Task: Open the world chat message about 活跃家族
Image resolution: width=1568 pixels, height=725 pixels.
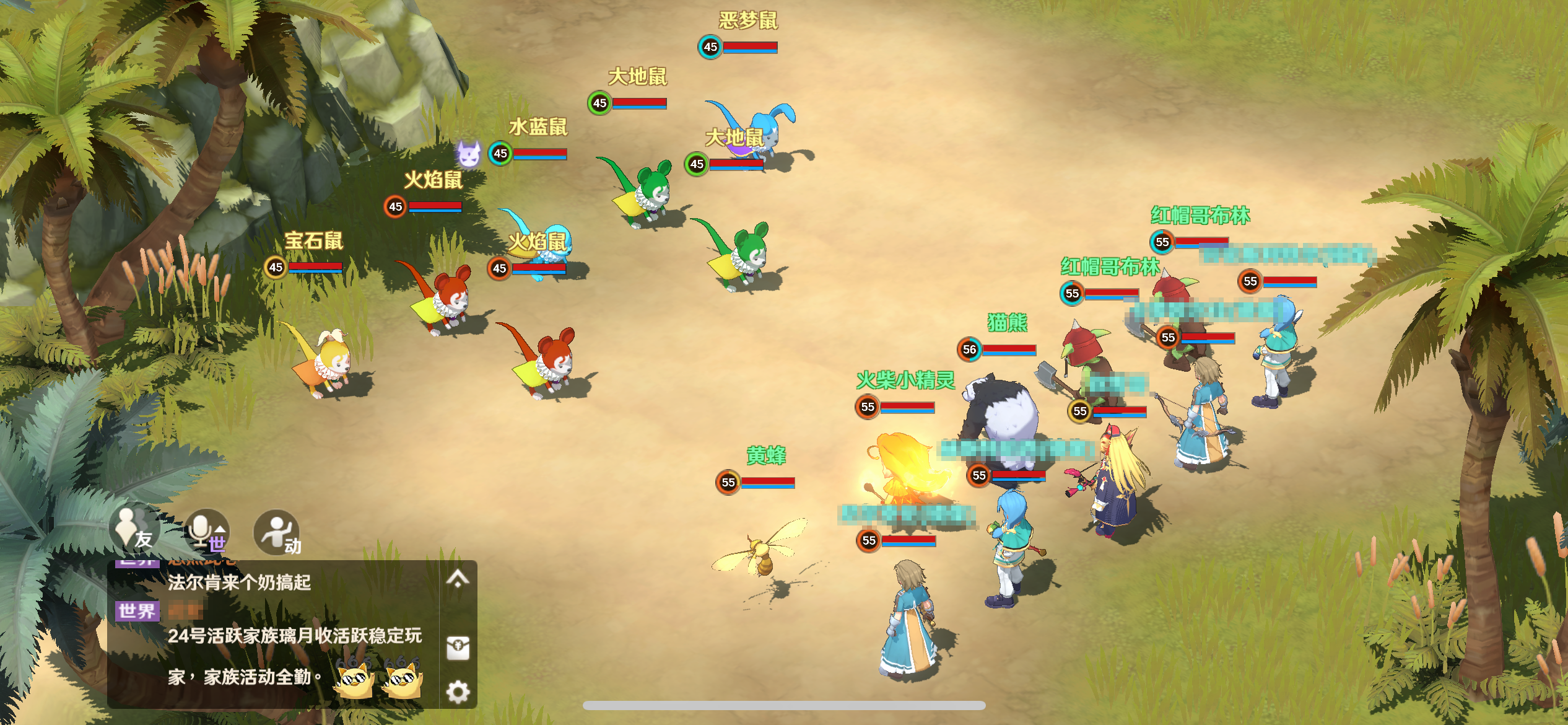Action: tap(295, 636)
